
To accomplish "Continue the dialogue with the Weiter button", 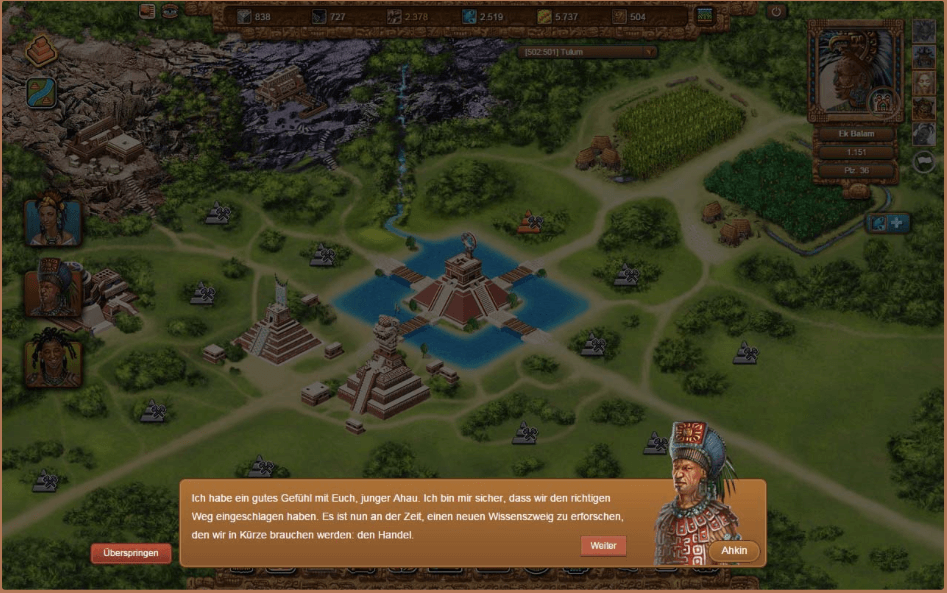I will [x=603, y=545].
